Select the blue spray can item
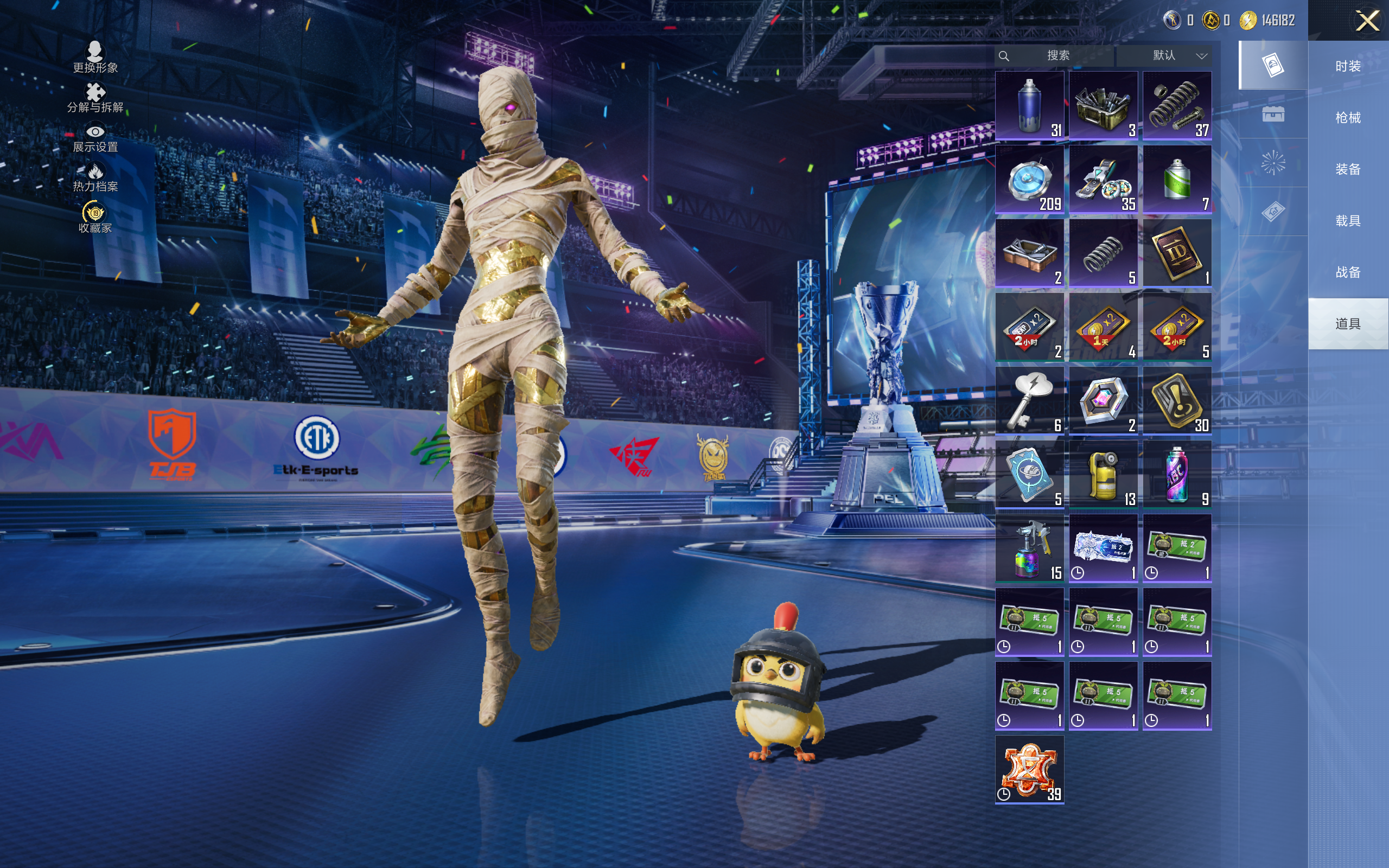 1029,106
